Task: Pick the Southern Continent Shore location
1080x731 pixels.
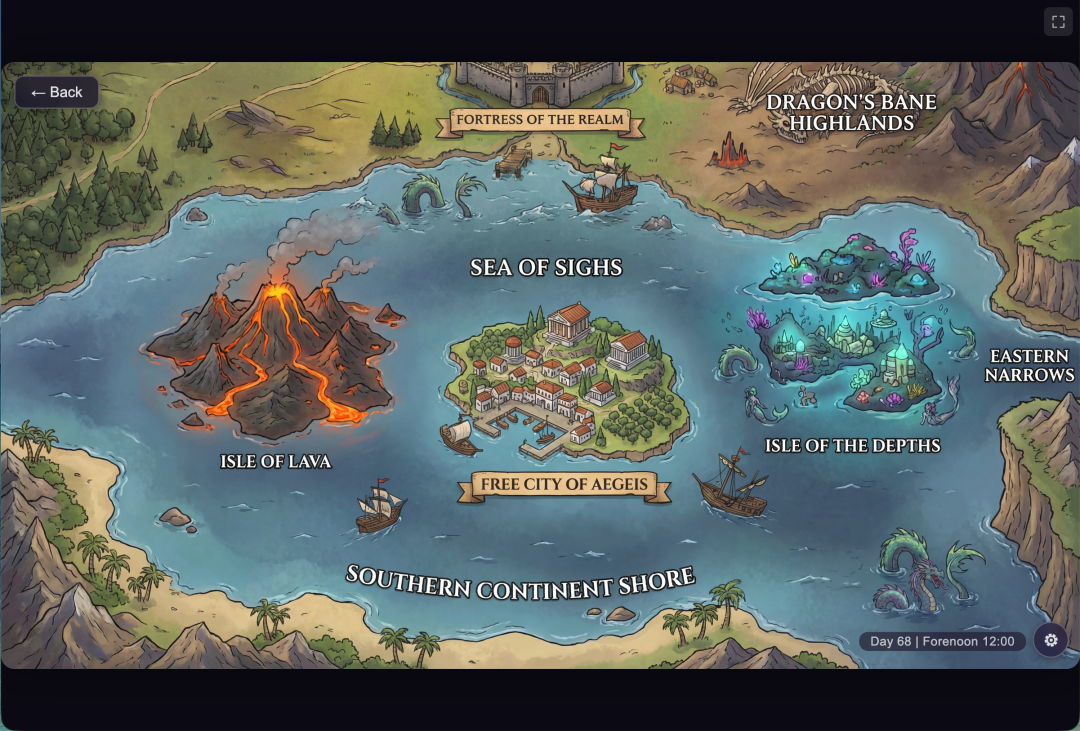Action: pos(520,582)
